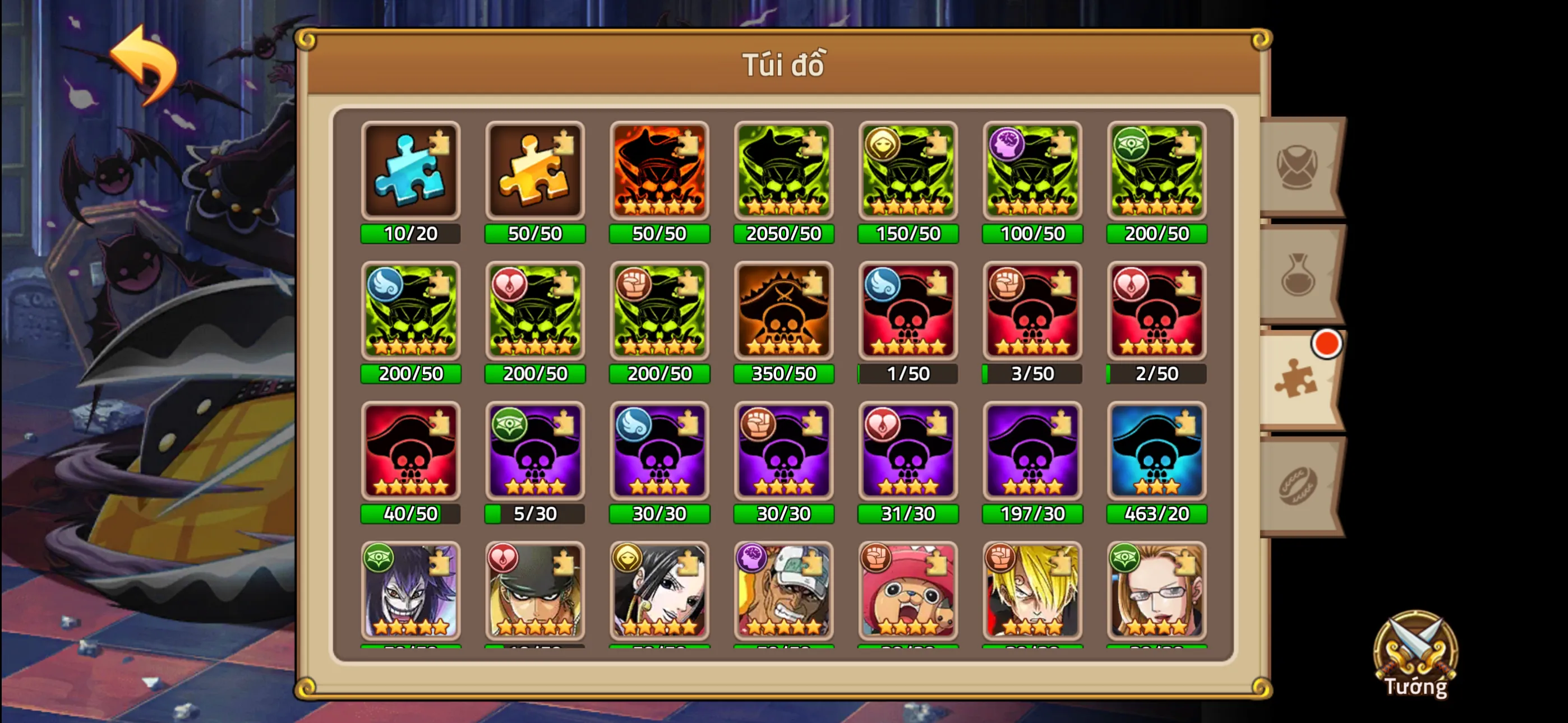The width and height of the screenshot is (1568, 723).
Task: Select the blue three-star skull fragment showing 463/20
Action: click(1156, 452)
